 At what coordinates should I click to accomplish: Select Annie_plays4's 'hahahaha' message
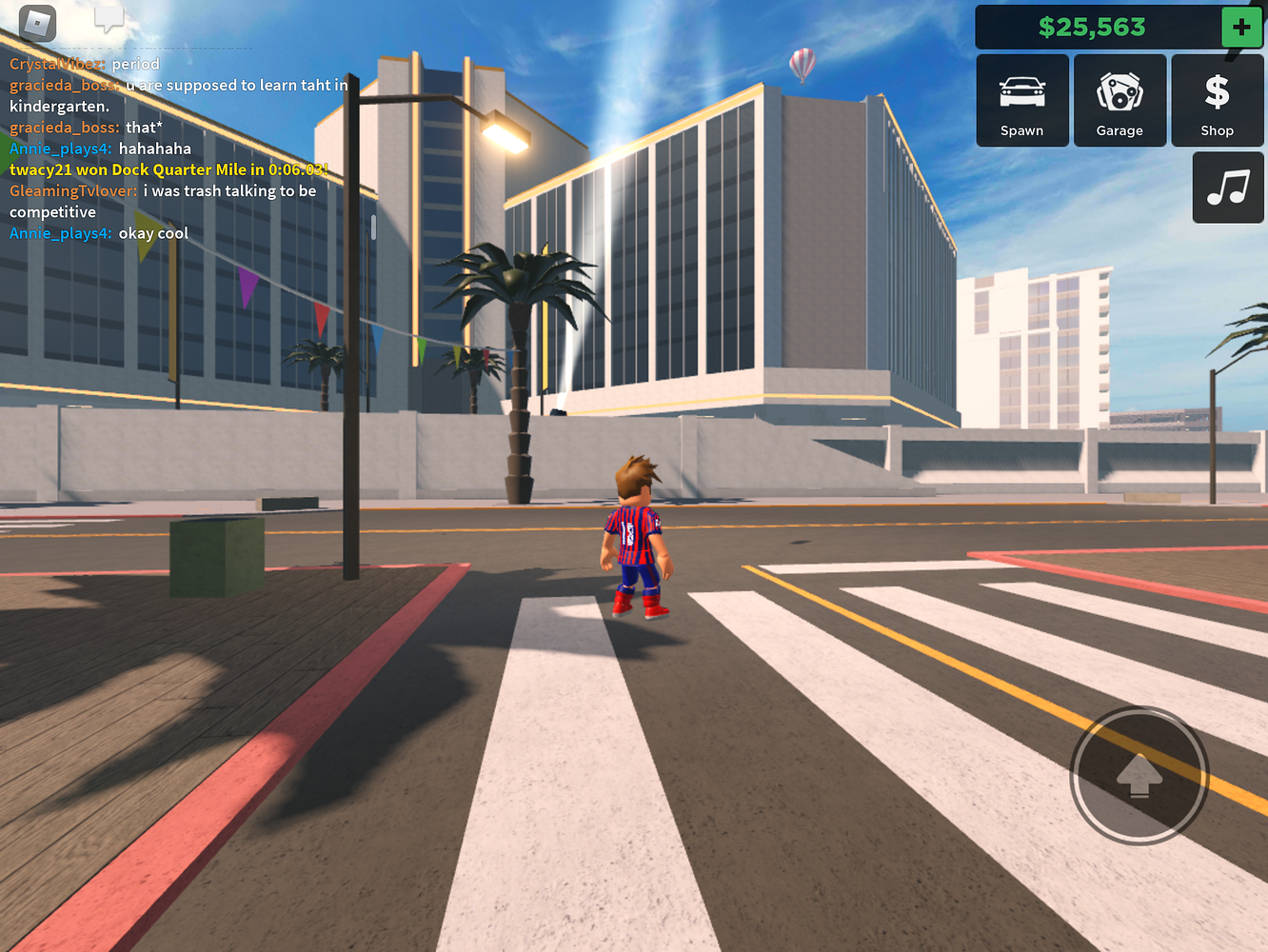[x=157, y=149]
